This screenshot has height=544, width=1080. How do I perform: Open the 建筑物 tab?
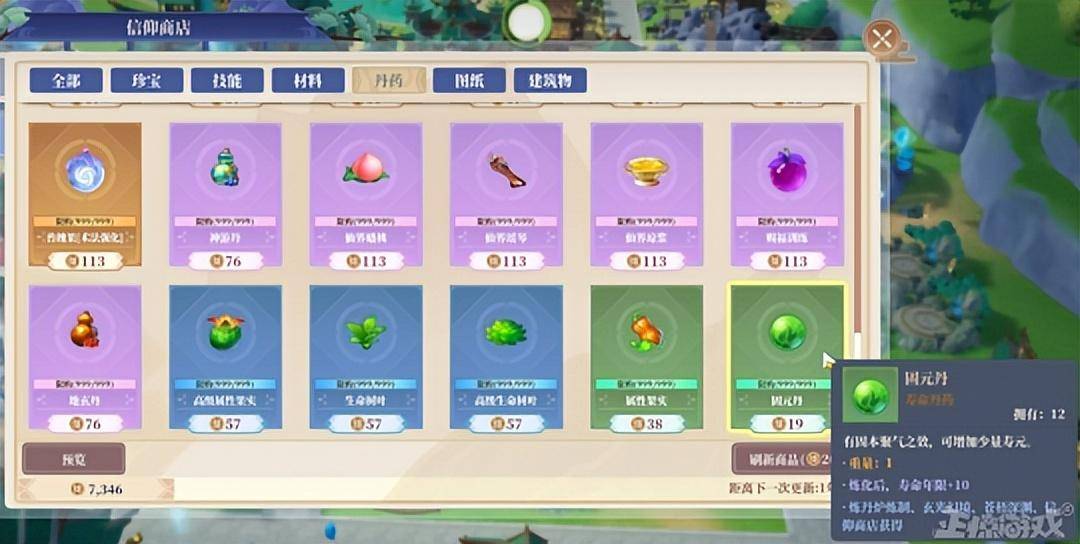click(550, 81)
